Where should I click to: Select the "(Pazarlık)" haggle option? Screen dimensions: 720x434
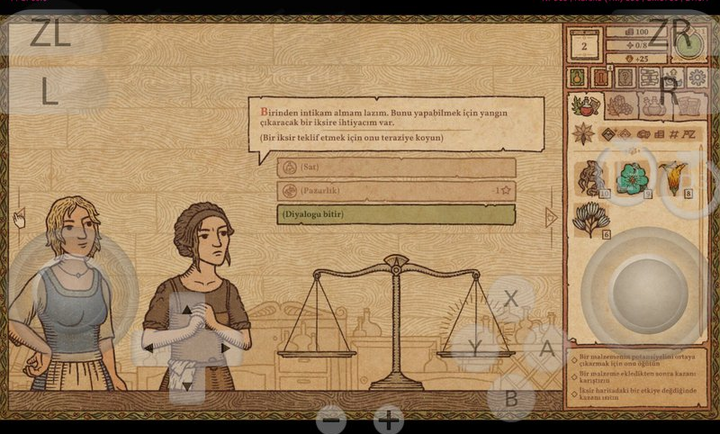coord(396,190)
